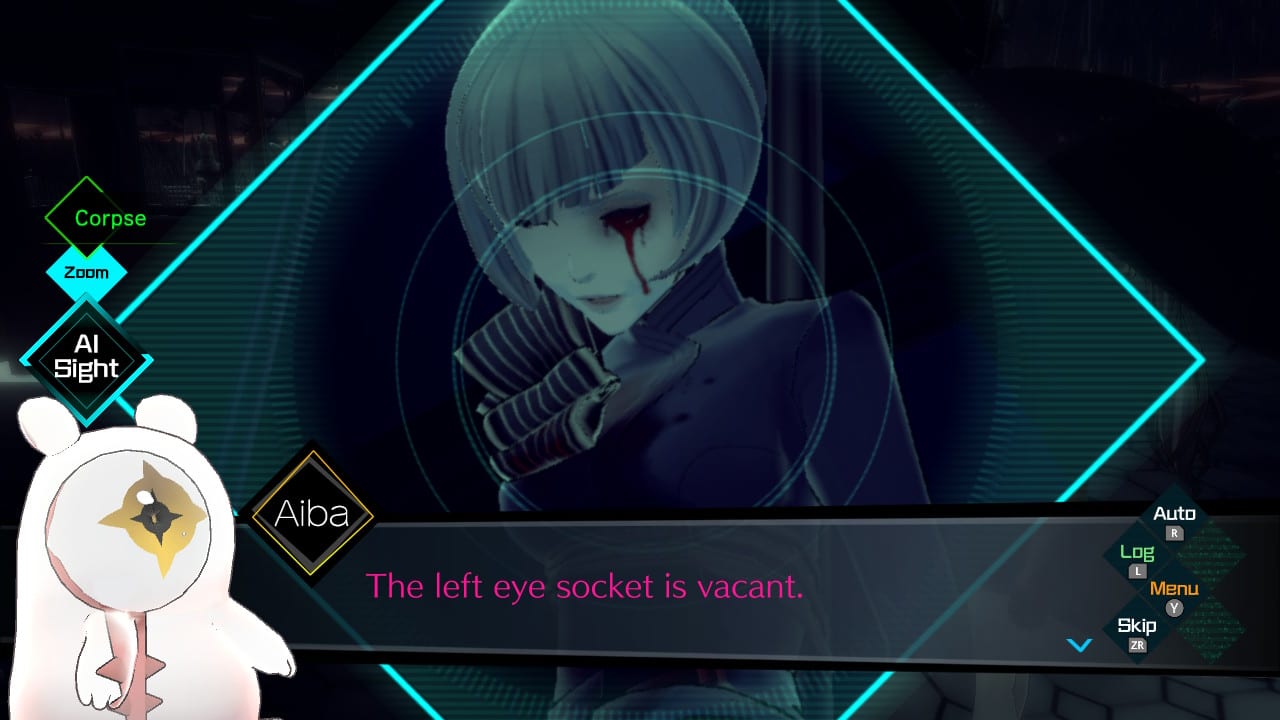Select the Zoom mode diamond icon
1280x720 pixels.
pyautogui.click(x=87, y=272)
